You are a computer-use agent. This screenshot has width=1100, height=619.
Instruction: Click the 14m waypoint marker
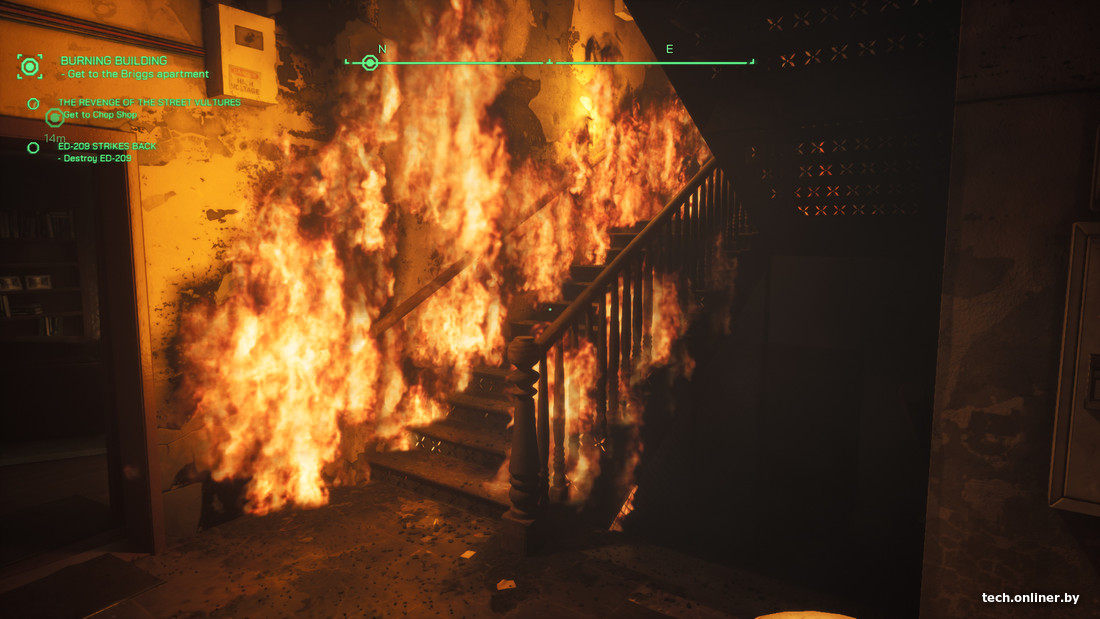coord(54,118)
